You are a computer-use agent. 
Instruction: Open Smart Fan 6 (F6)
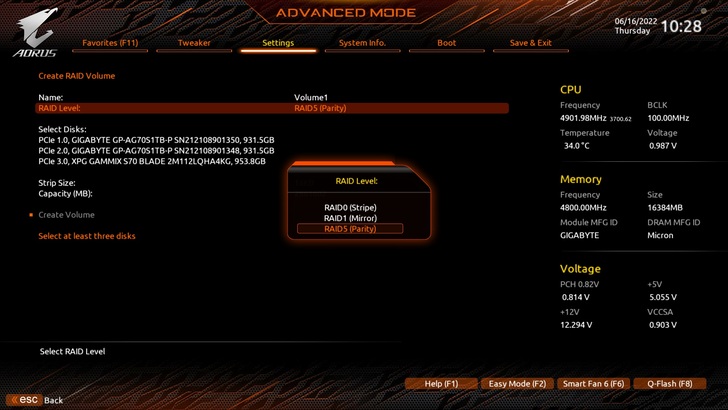click(593, 384)
